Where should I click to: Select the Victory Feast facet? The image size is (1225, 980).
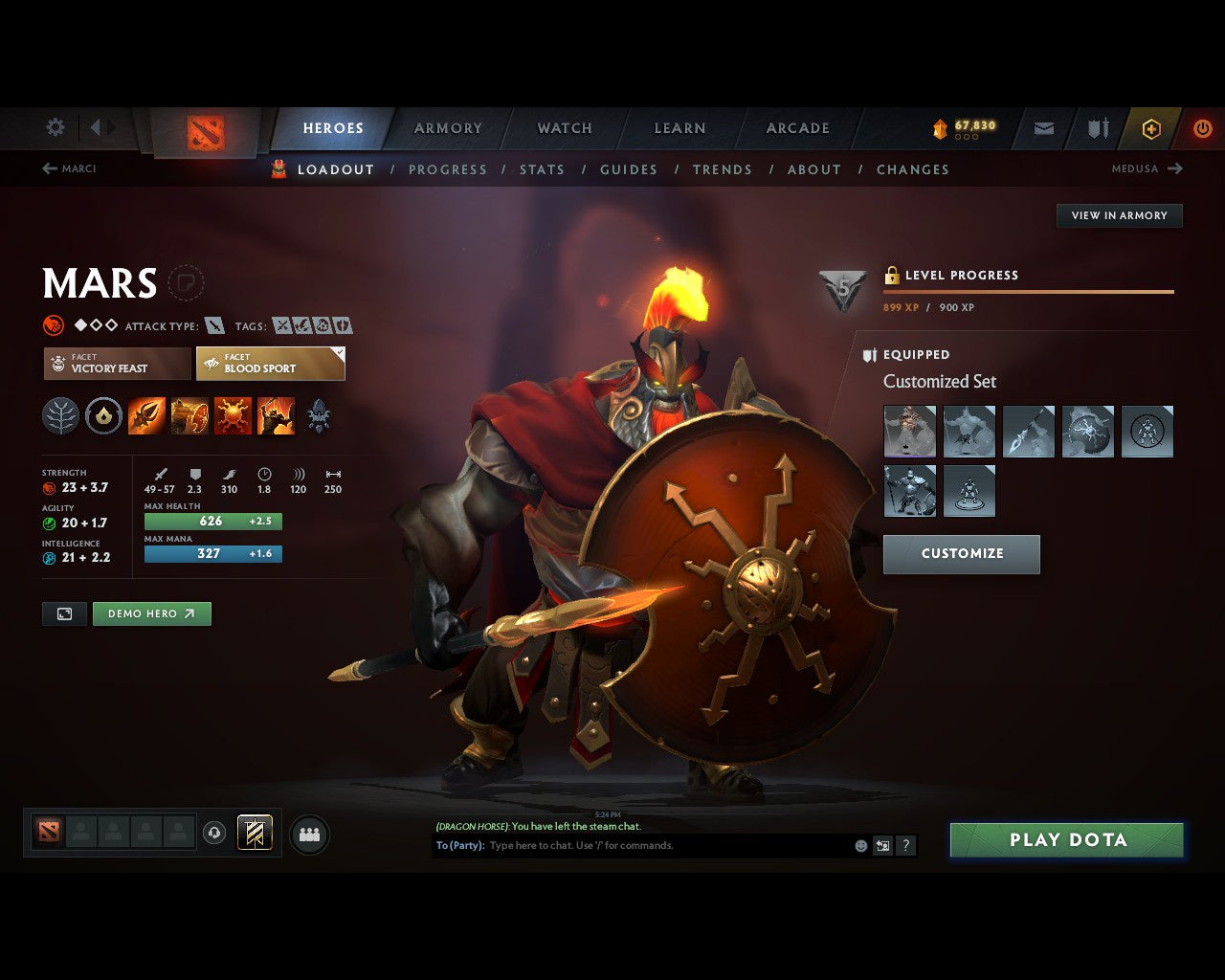tap(116, 364)
